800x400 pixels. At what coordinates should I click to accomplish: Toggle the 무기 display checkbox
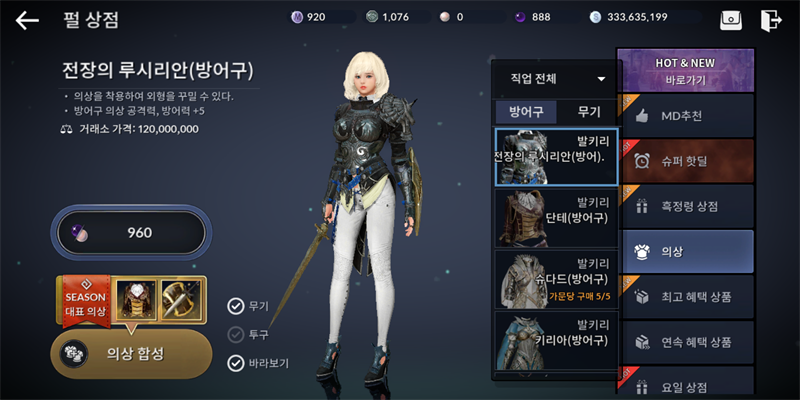(x=236, y=306)
